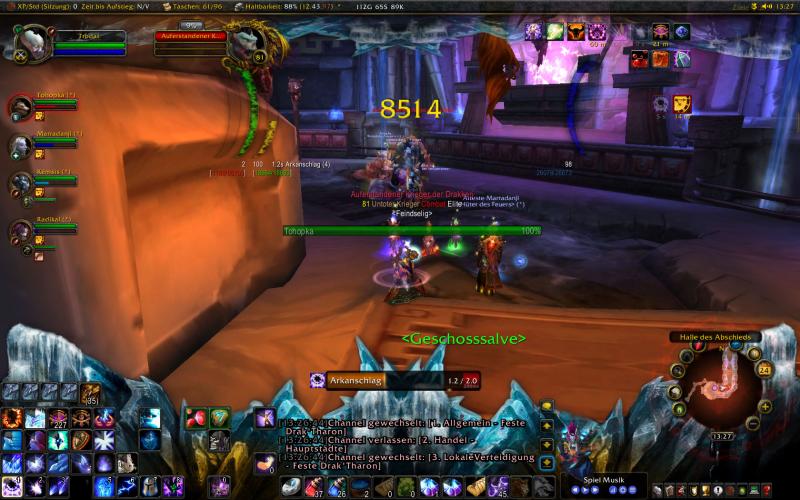Activate the fiery orange spell icon

pyautogui.click(x=13, y=418)
